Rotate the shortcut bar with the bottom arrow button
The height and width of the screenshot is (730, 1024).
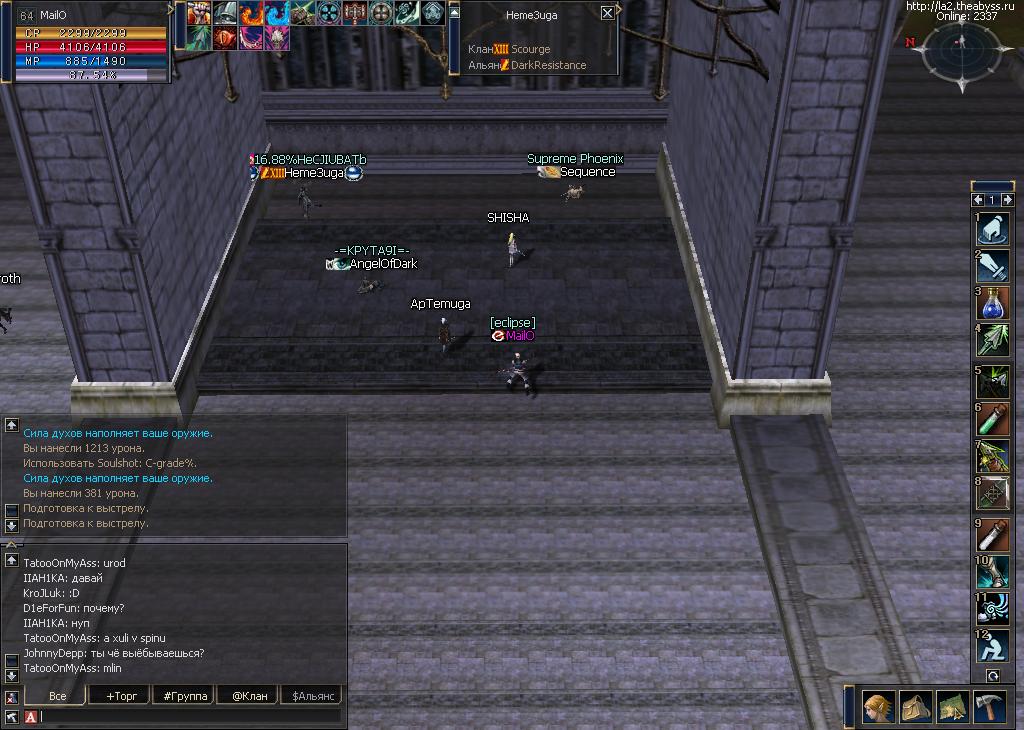pyautogui.click(x=993, y=676)
